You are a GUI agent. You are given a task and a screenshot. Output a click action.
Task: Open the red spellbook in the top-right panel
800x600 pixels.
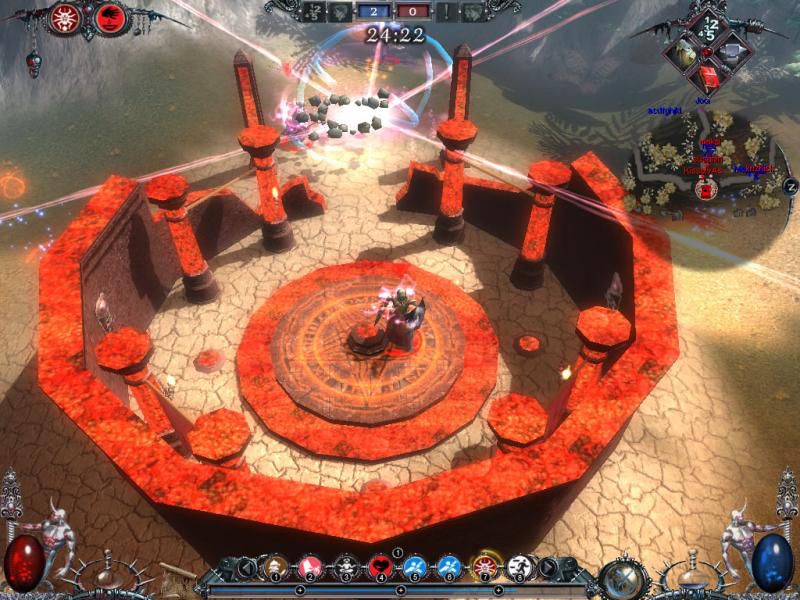click(x=710, y=77)
